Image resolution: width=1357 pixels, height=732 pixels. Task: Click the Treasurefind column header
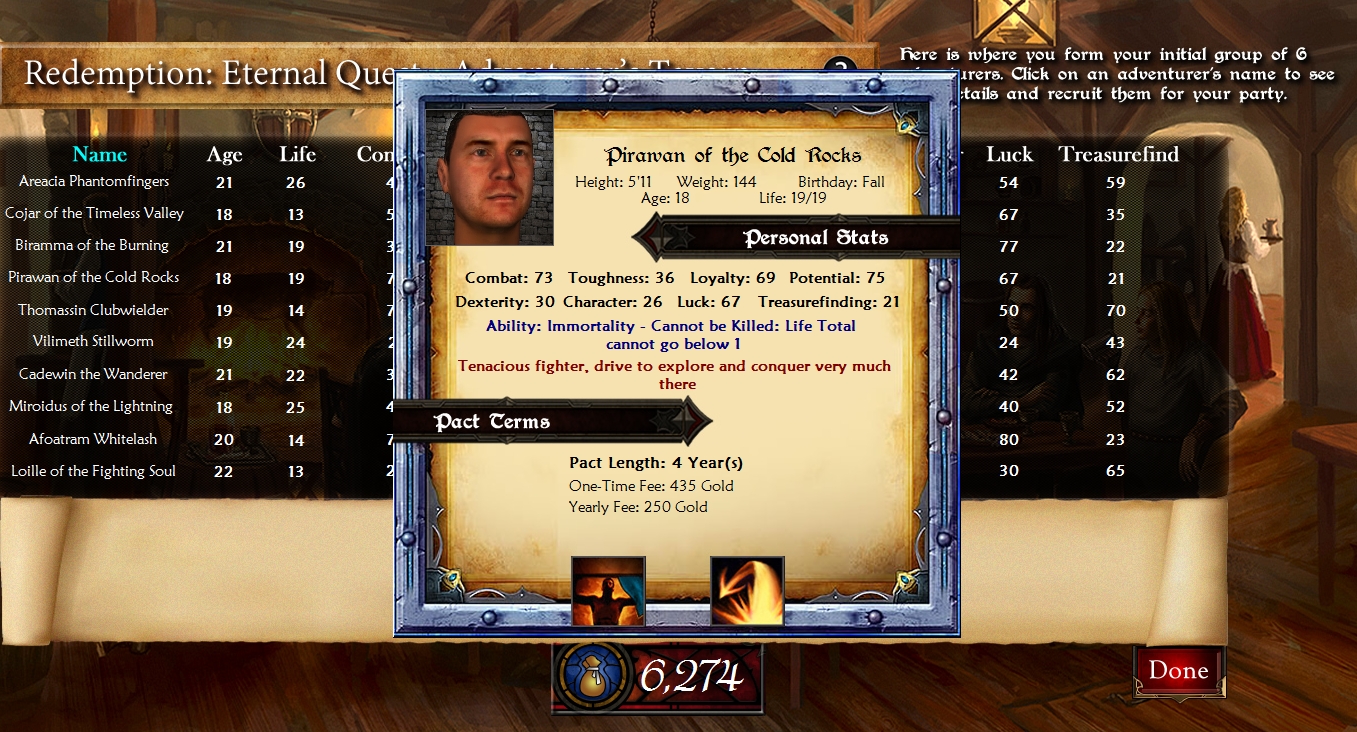(x=1119, y=155)
